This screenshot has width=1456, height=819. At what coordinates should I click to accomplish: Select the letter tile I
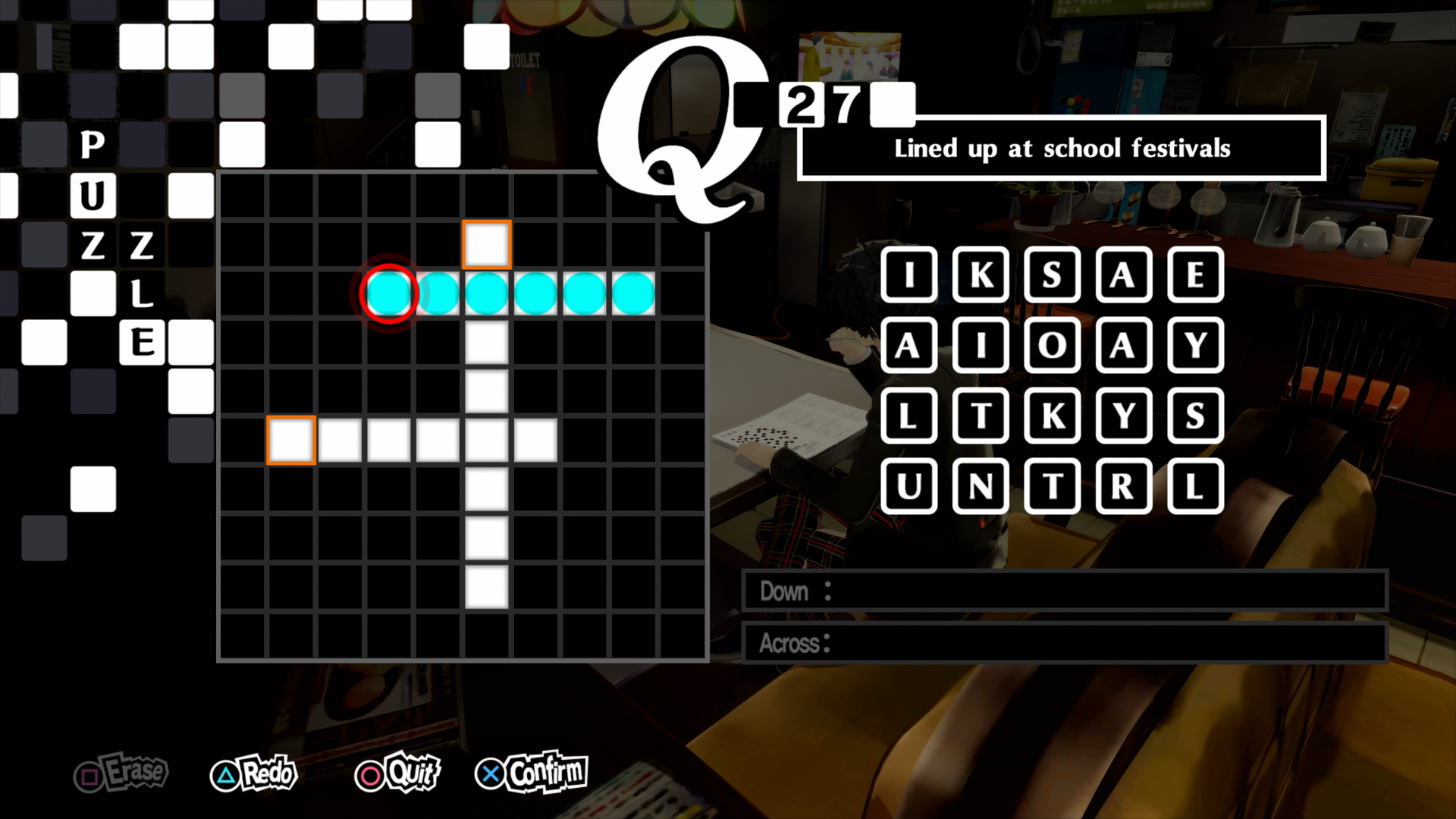pyautogui.click(x=909, y=275)
